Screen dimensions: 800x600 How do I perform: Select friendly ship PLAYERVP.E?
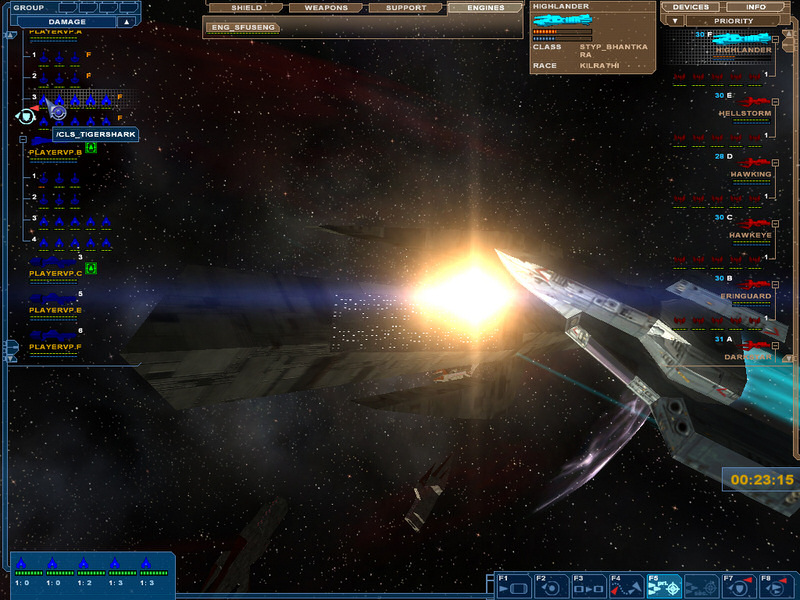pos(56,310)
